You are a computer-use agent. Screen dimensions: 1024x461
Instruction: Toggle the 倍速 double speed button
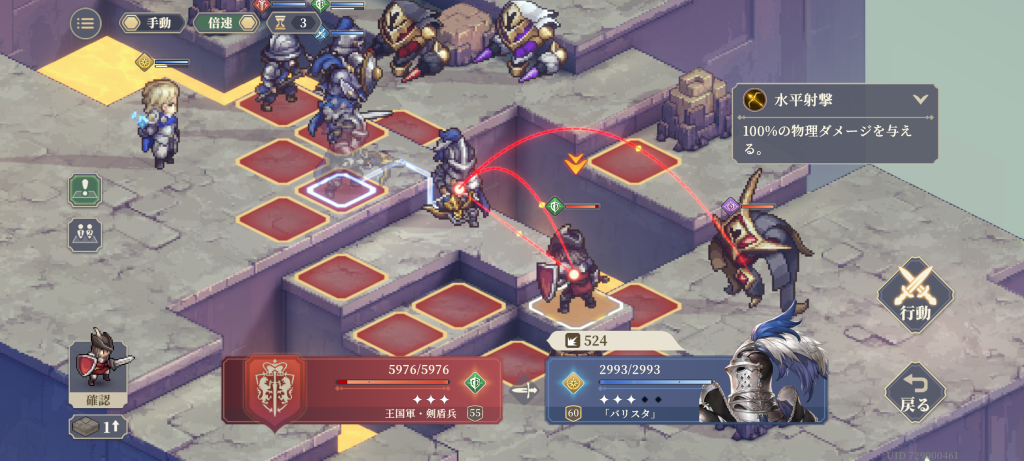[x=221, y=23]
